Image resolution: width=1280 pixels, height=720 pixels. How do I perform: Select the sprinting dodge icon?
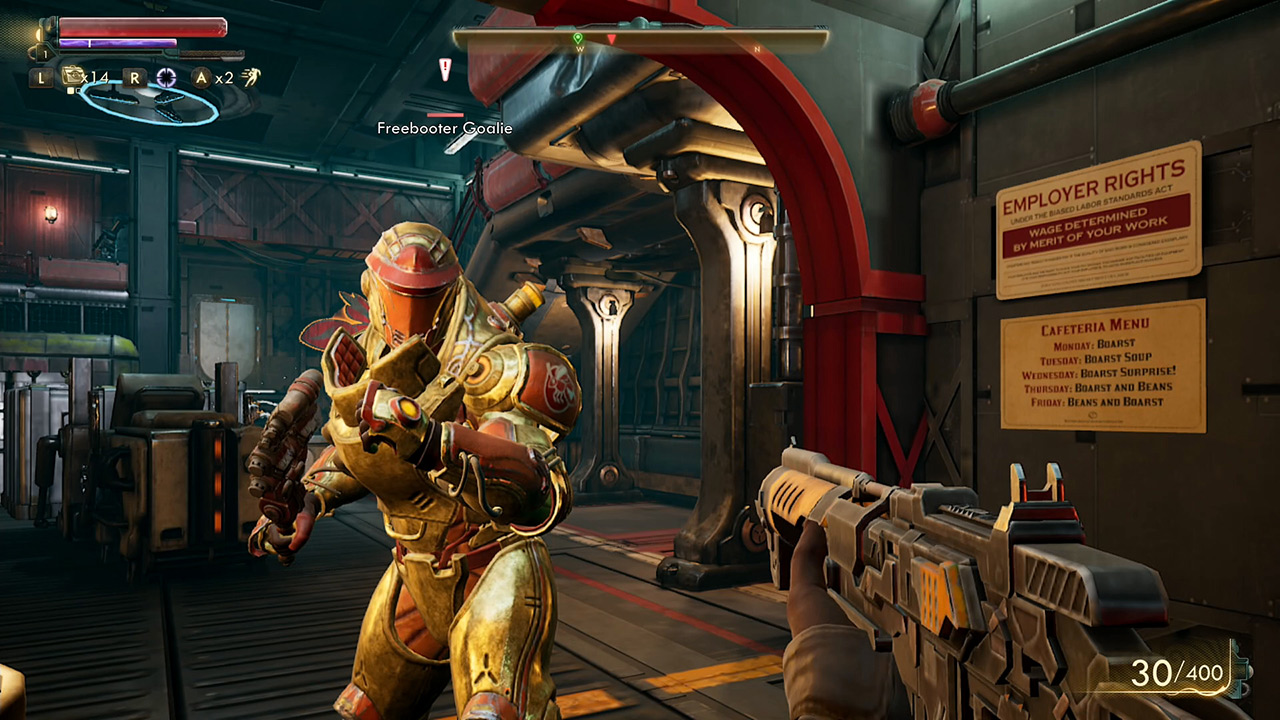point(251,76)
